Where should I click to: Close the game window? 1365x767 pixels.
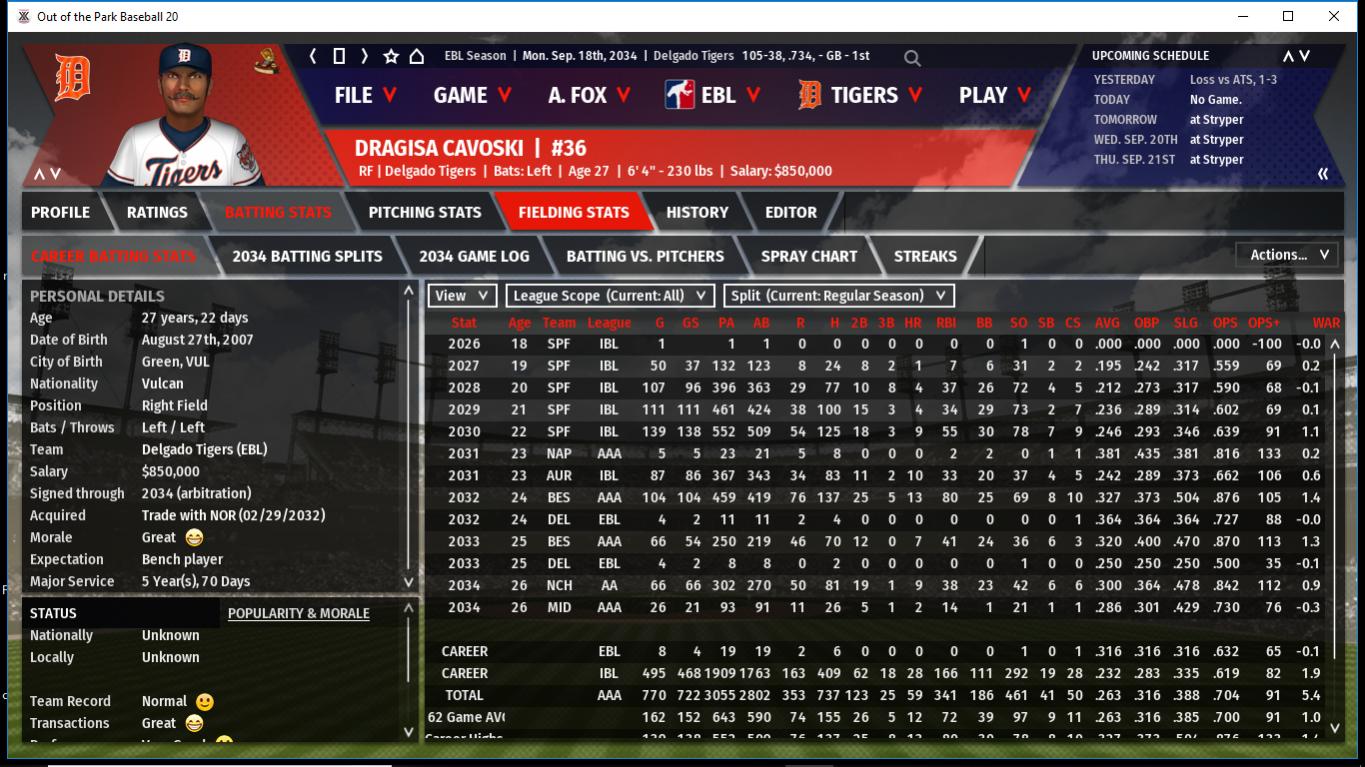[1334, 16]
